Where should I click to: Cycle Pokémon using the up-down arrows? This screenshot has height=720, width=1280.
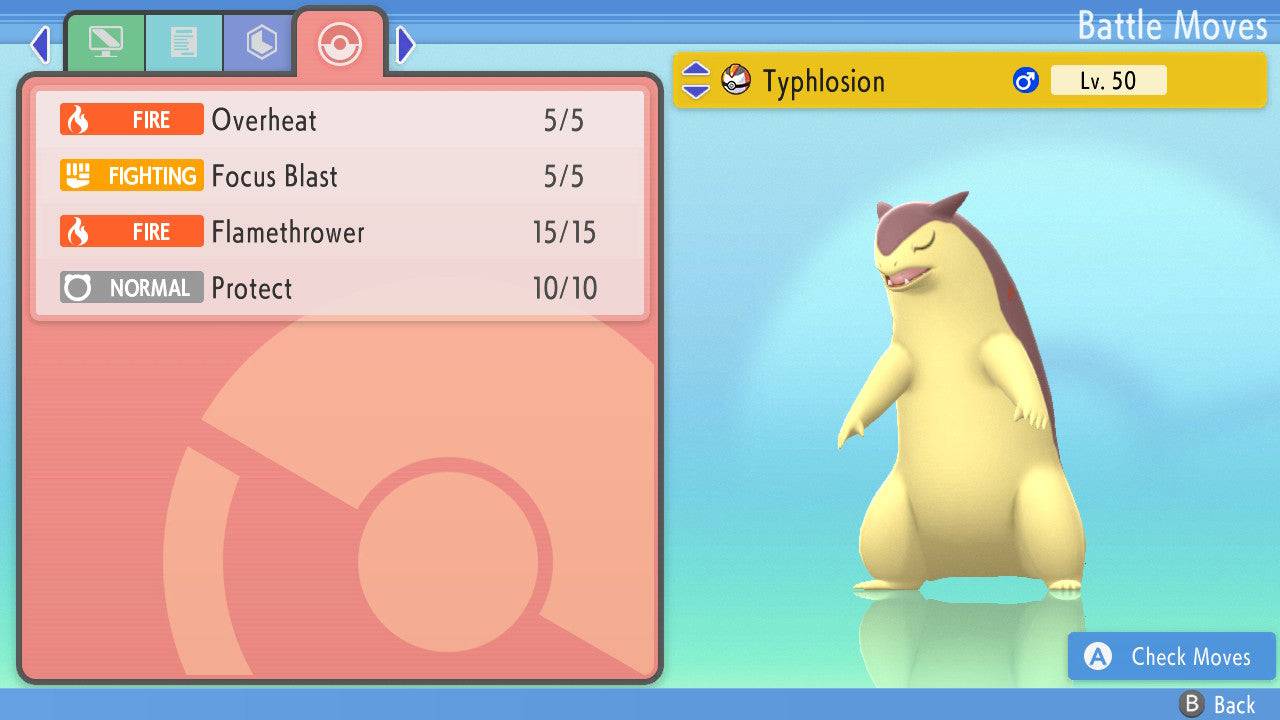pyautogui.click(x=696, y=81)
